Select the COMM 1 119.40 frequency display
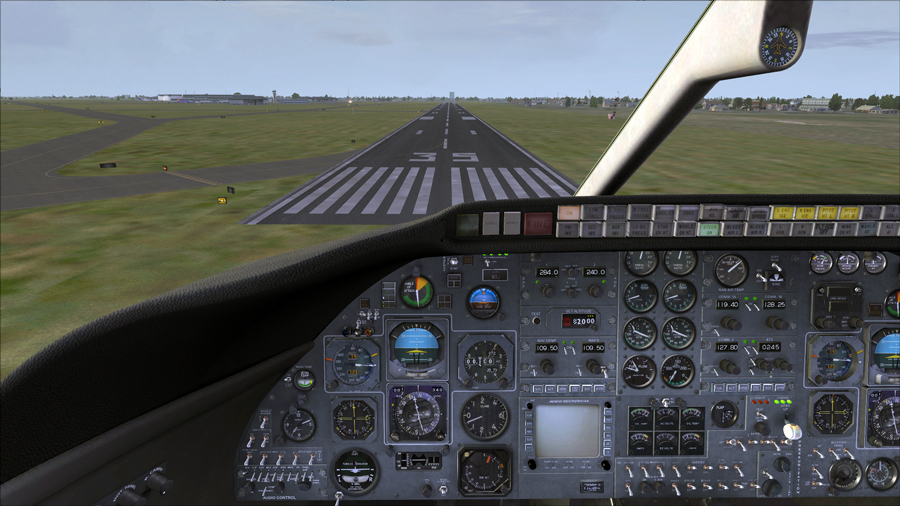The height and width of the screenshot is (506, 900). [x=728, y=304]
